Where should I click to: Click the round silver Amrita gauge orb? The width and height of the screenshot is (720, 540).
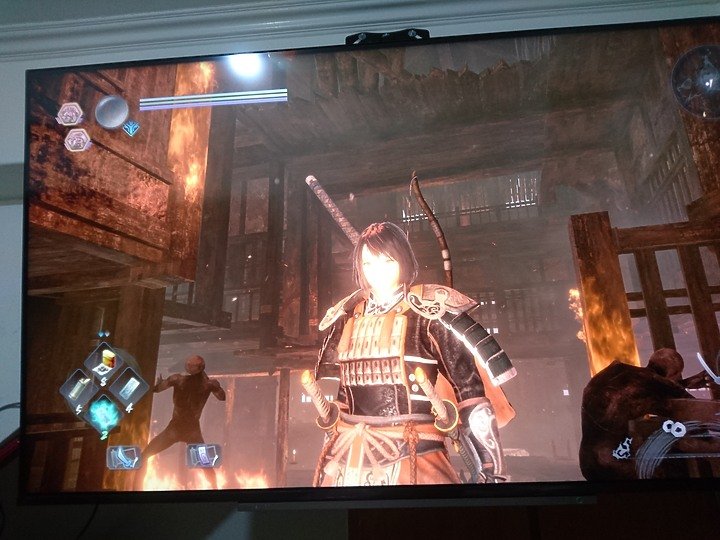click(x=111, y=110)
